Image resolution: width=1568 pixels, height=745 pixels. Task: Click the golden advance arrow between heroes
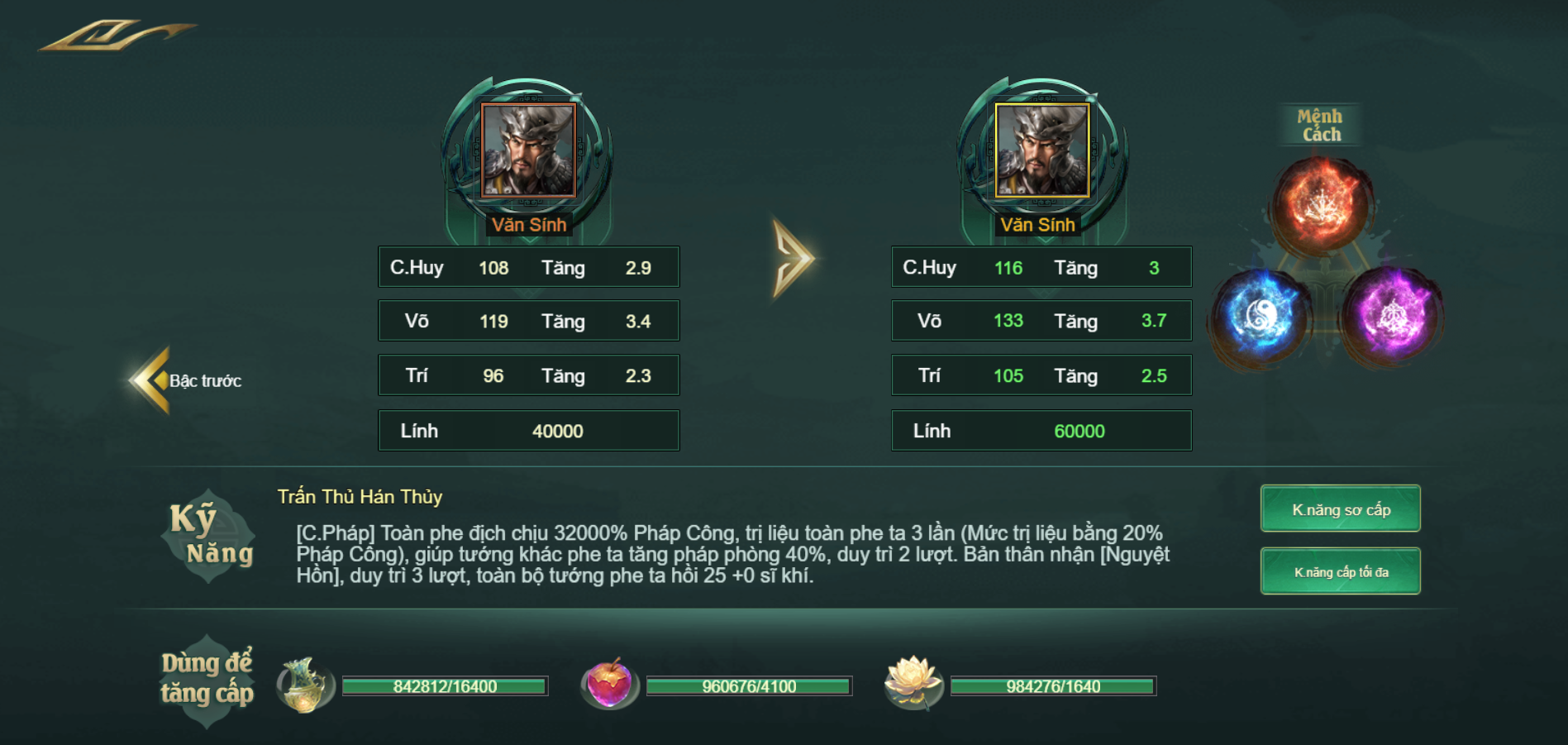(793, 258)
